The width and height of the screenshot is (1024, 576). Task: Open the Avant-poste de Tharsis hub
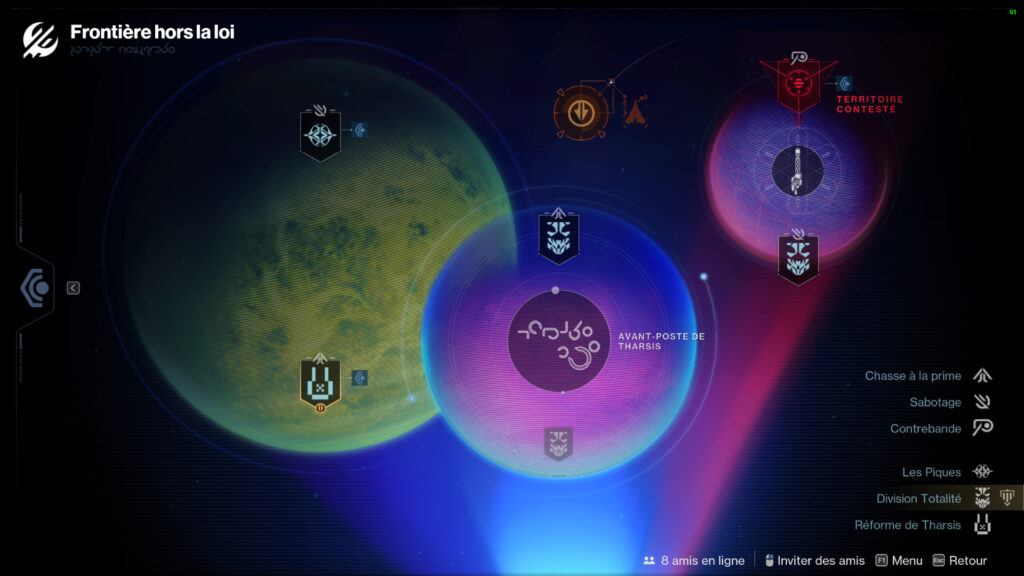click(559, 341)
